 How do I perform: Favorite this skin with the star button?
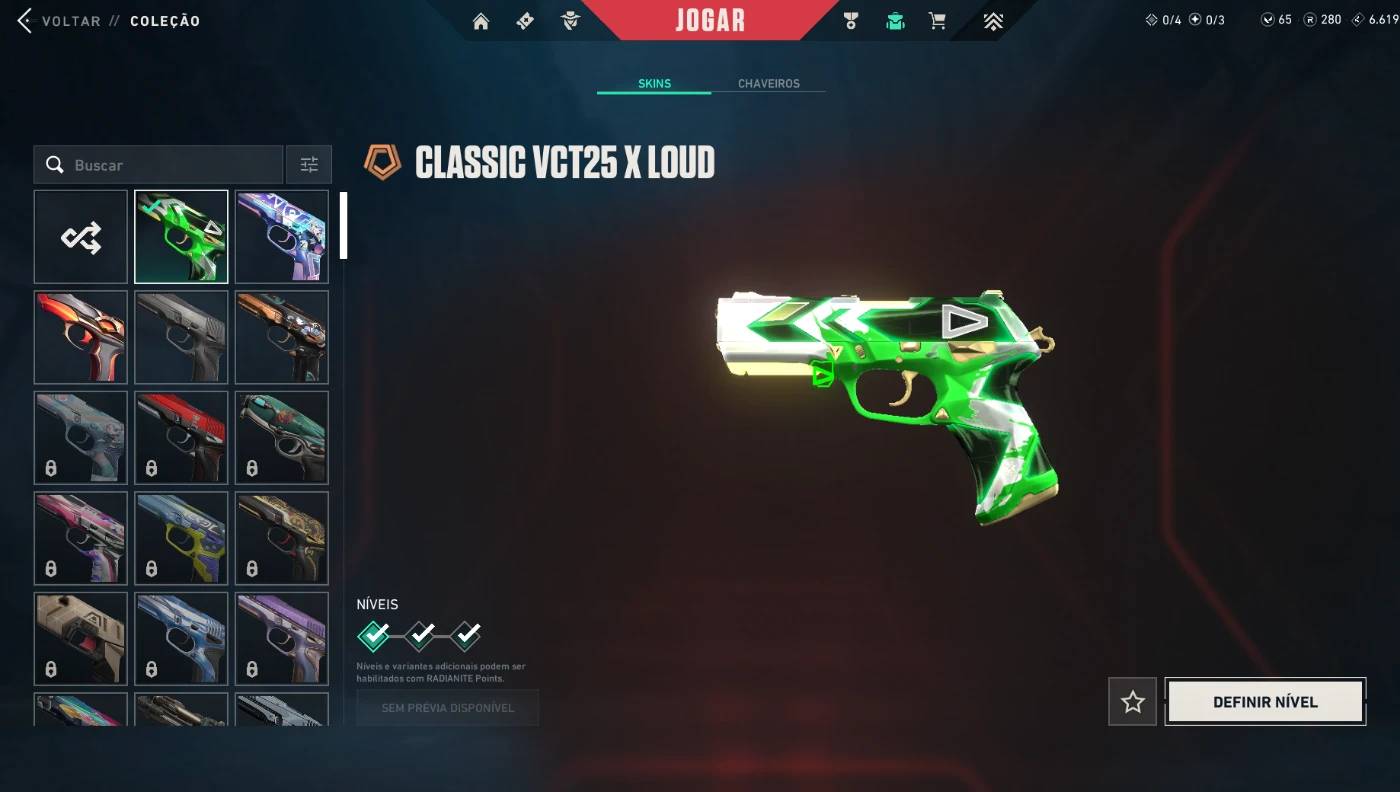1132,702
